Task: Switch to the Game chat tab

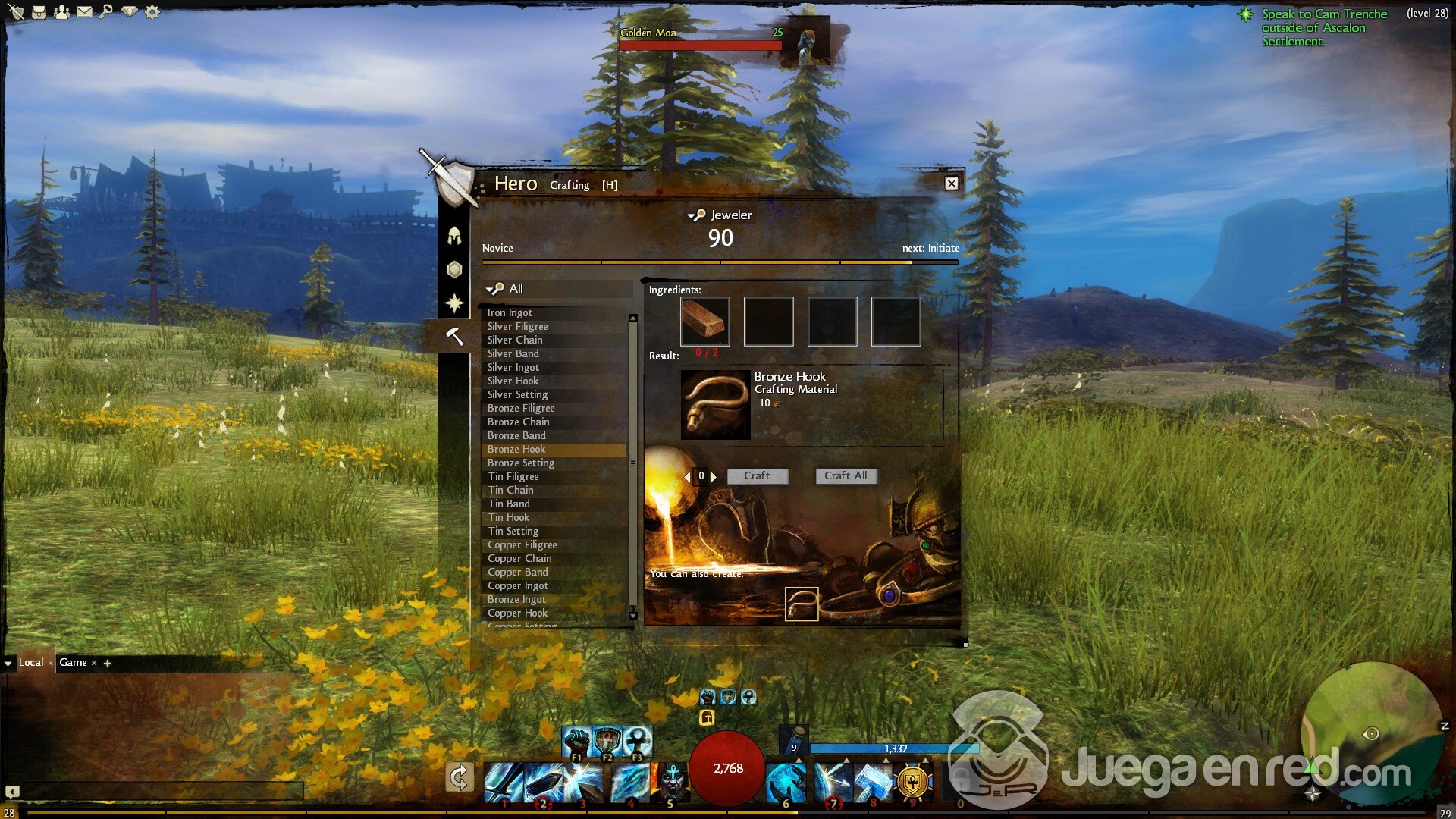Action: click(x=73, y=662)
